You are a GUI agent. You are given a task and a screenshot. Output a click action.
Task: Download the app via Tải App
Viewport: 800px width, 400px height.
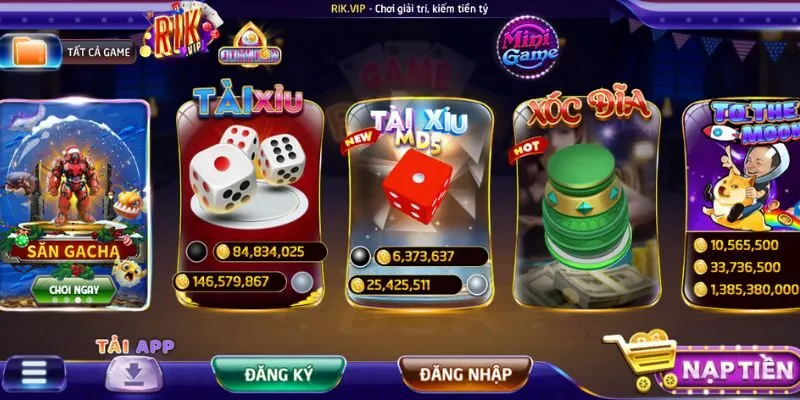coord(135,373)
